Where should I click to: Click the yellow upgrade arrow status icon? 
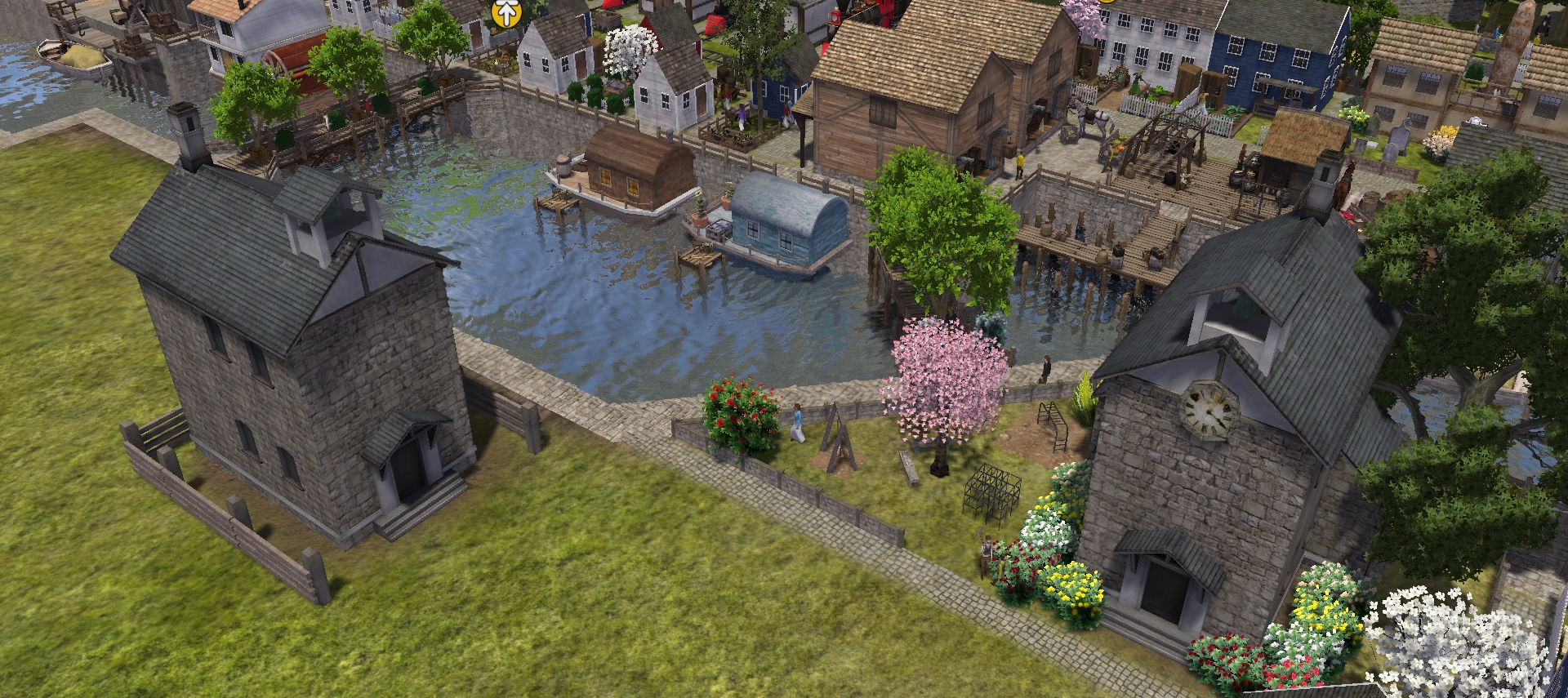[507, 12]
